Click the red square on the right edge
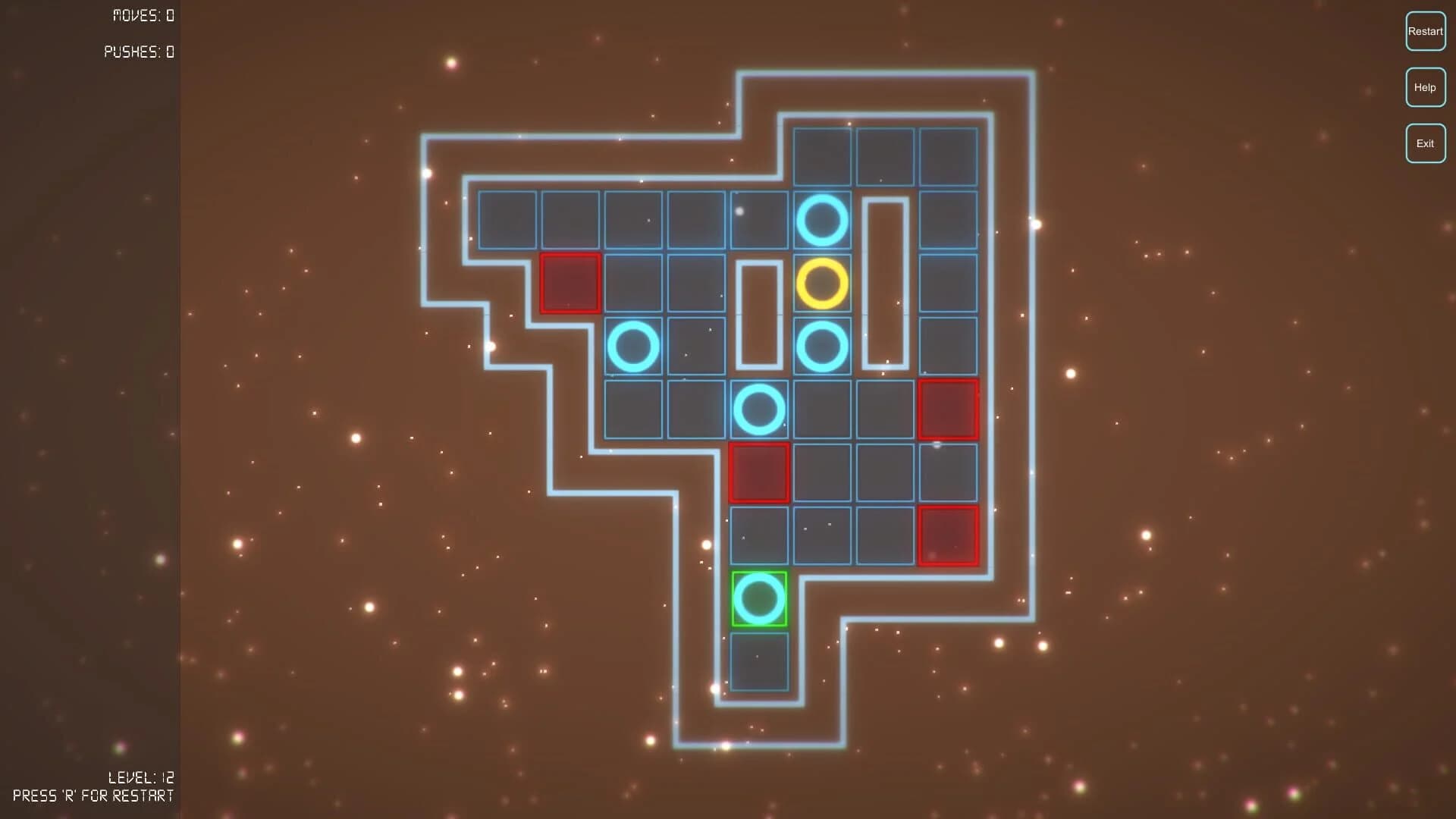 tap(947, 409)
